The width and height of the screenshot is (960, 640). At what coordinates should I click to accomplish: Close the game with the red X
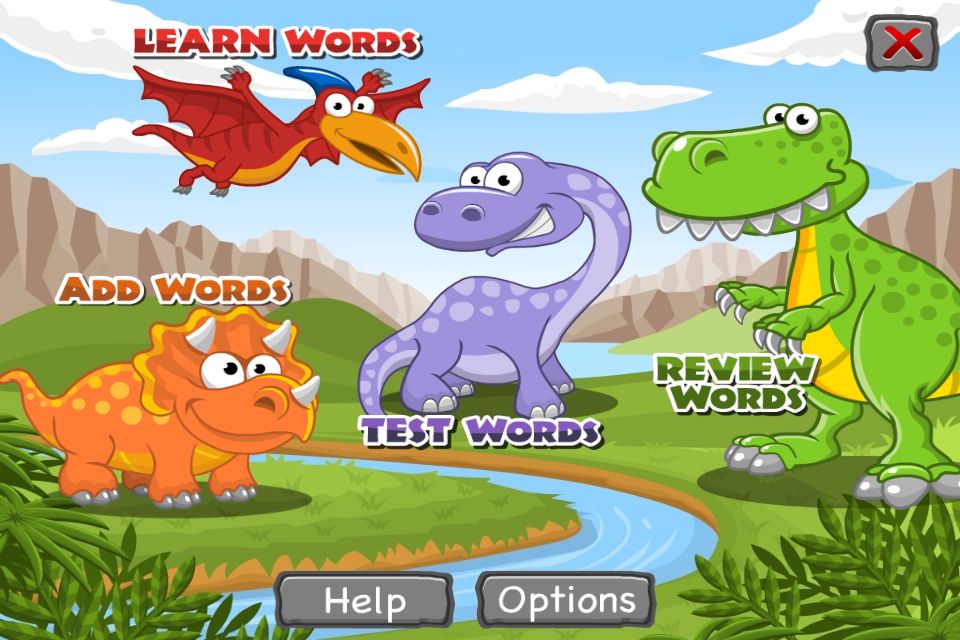tap(902, 43)
